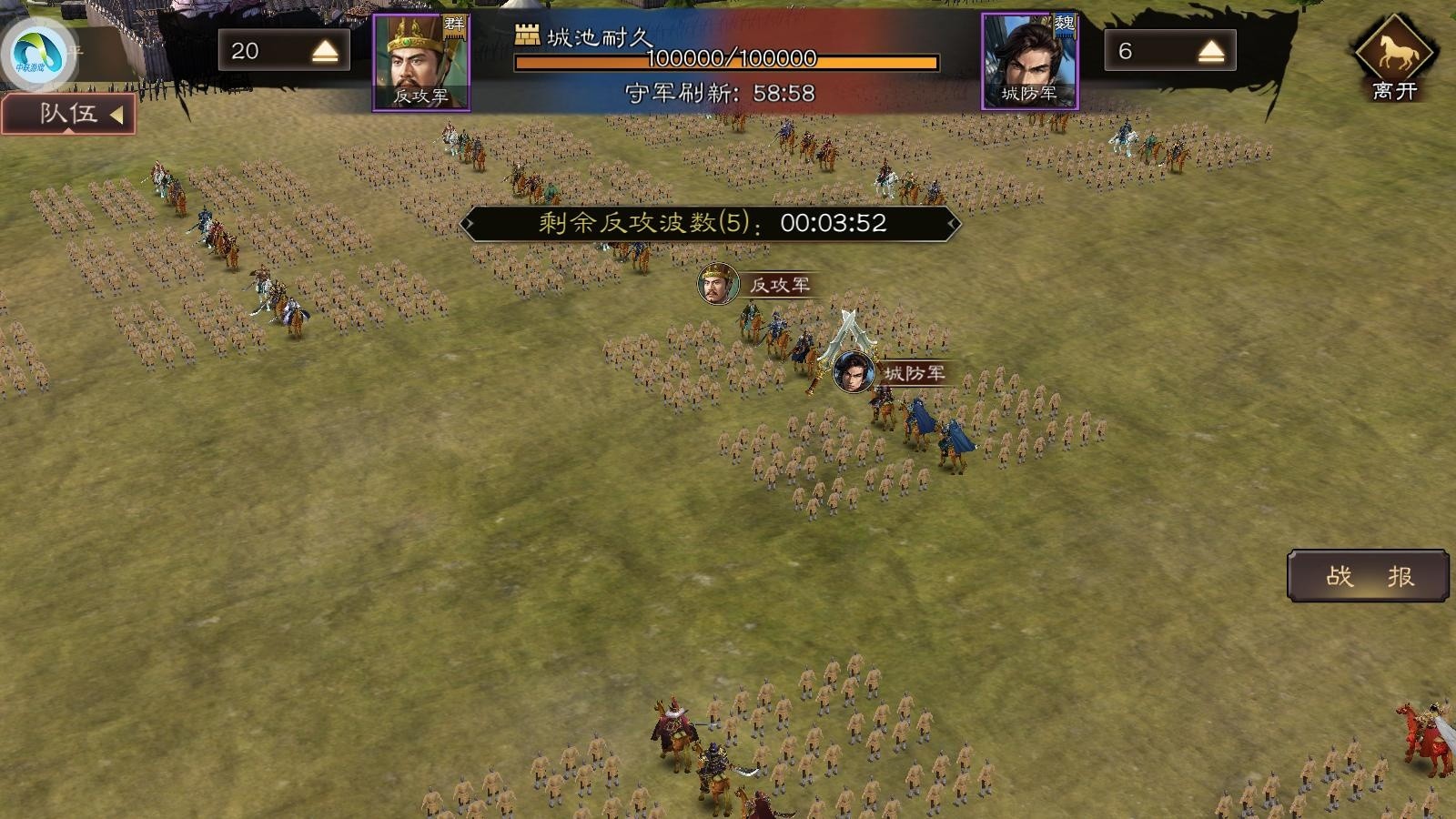
Task: Expand the defender troop count showing 6
Action: click(1210, 52)
